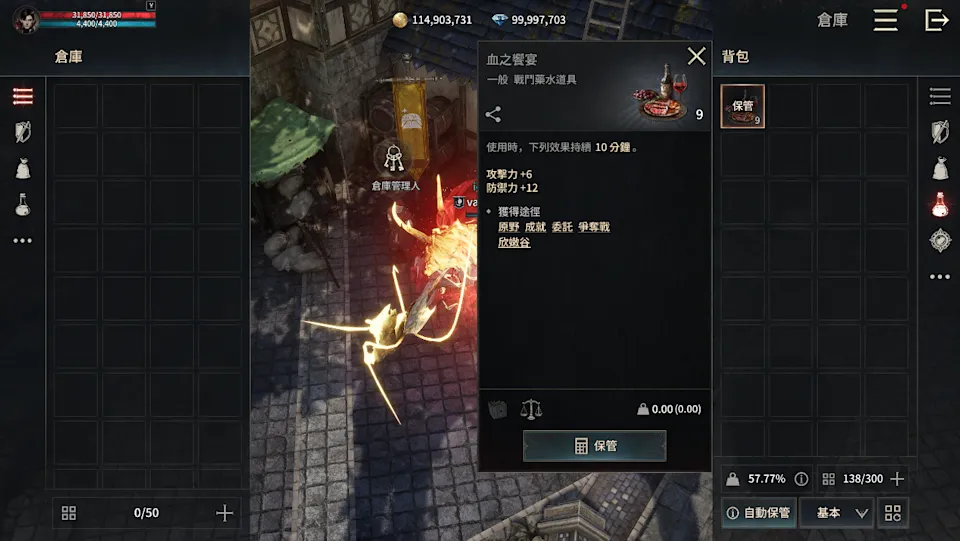The width and height of the screenshot is (960, 541).
Task: Open the 基本 sort dropdown
Action: click(842, 513)
